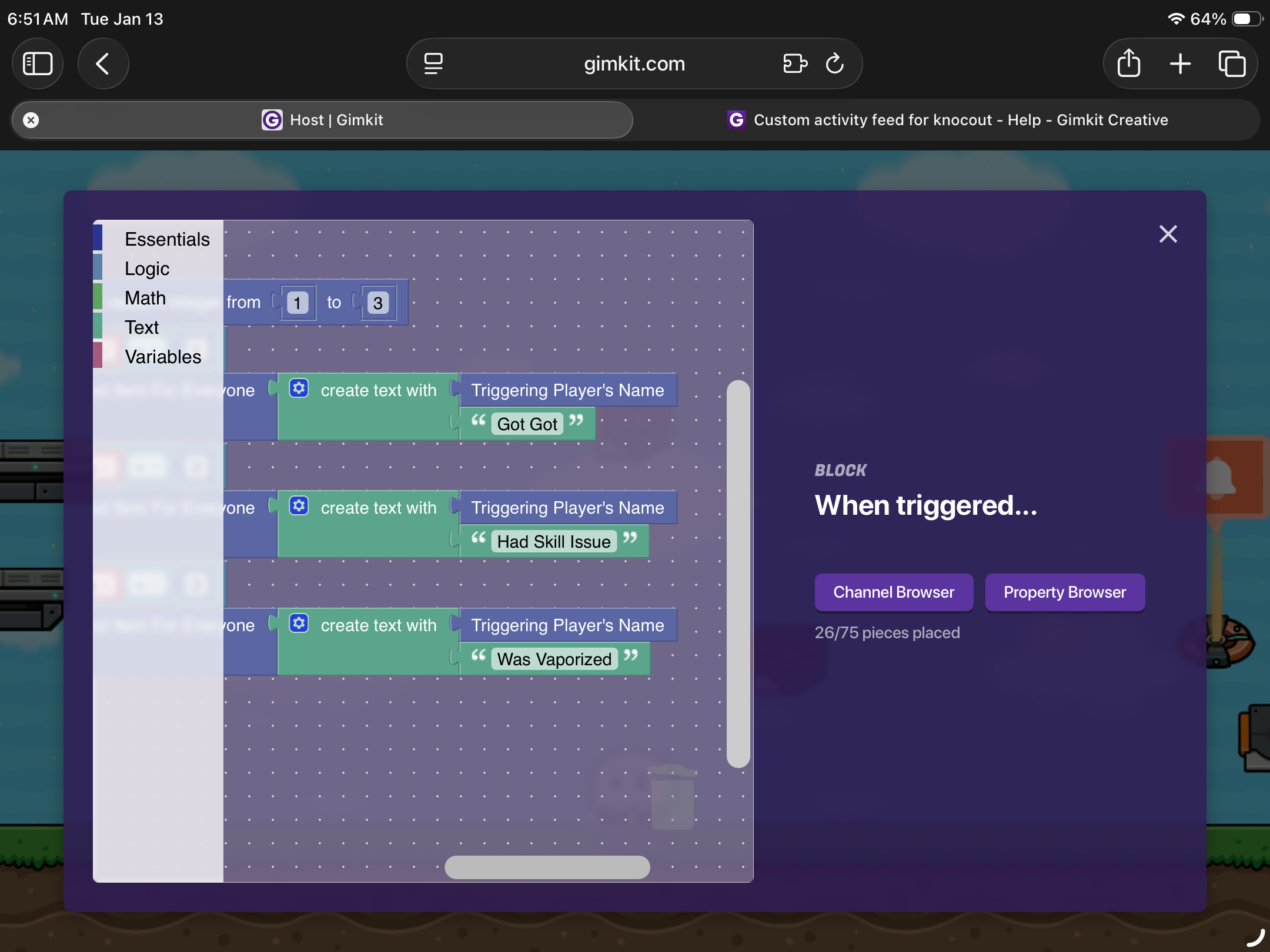Edit the 'Was Vaporized' text field
The image size is (1270, 952).
point(554,659)
